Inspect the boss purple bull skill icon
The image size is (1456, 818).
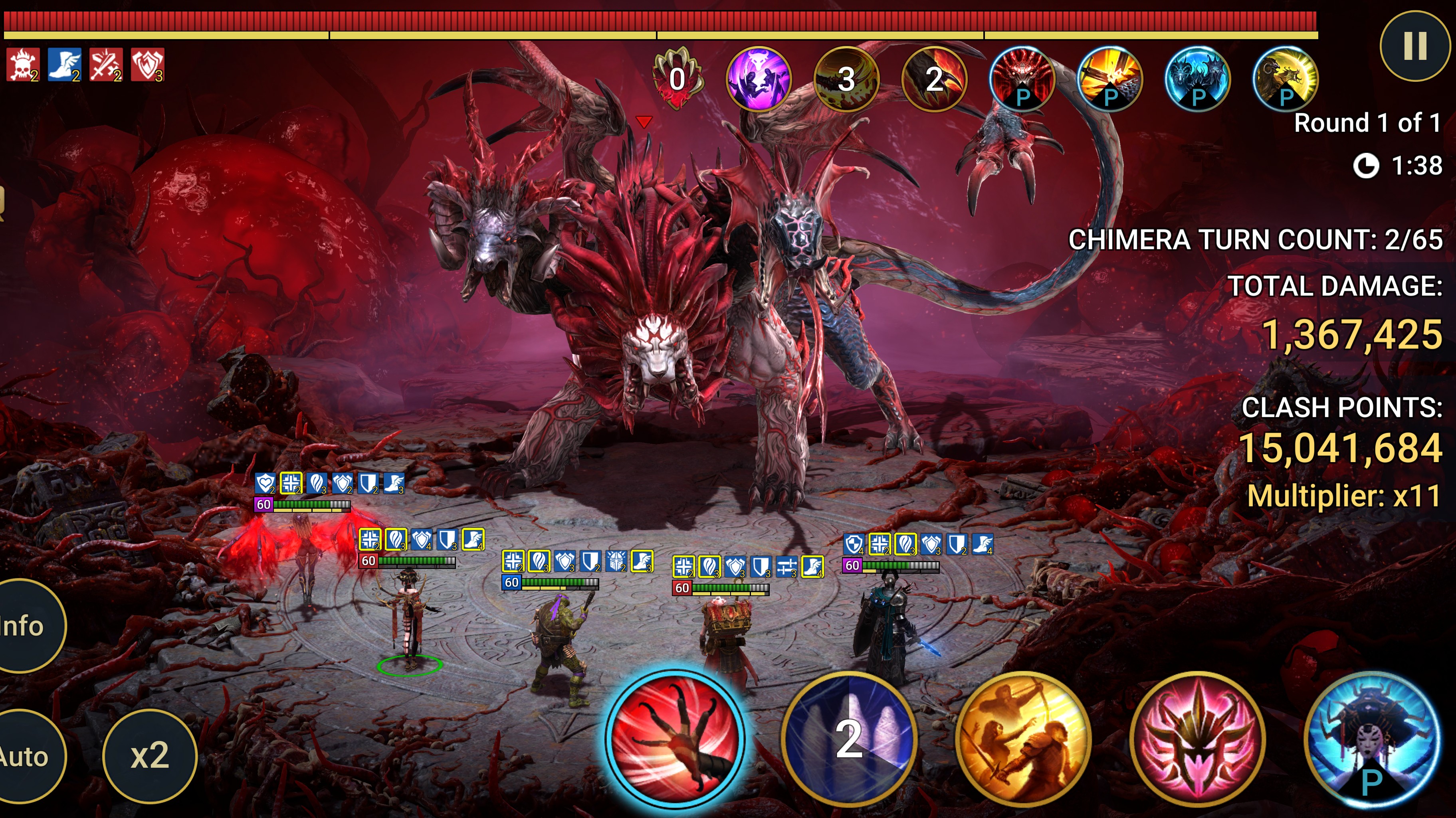(758, 79)
